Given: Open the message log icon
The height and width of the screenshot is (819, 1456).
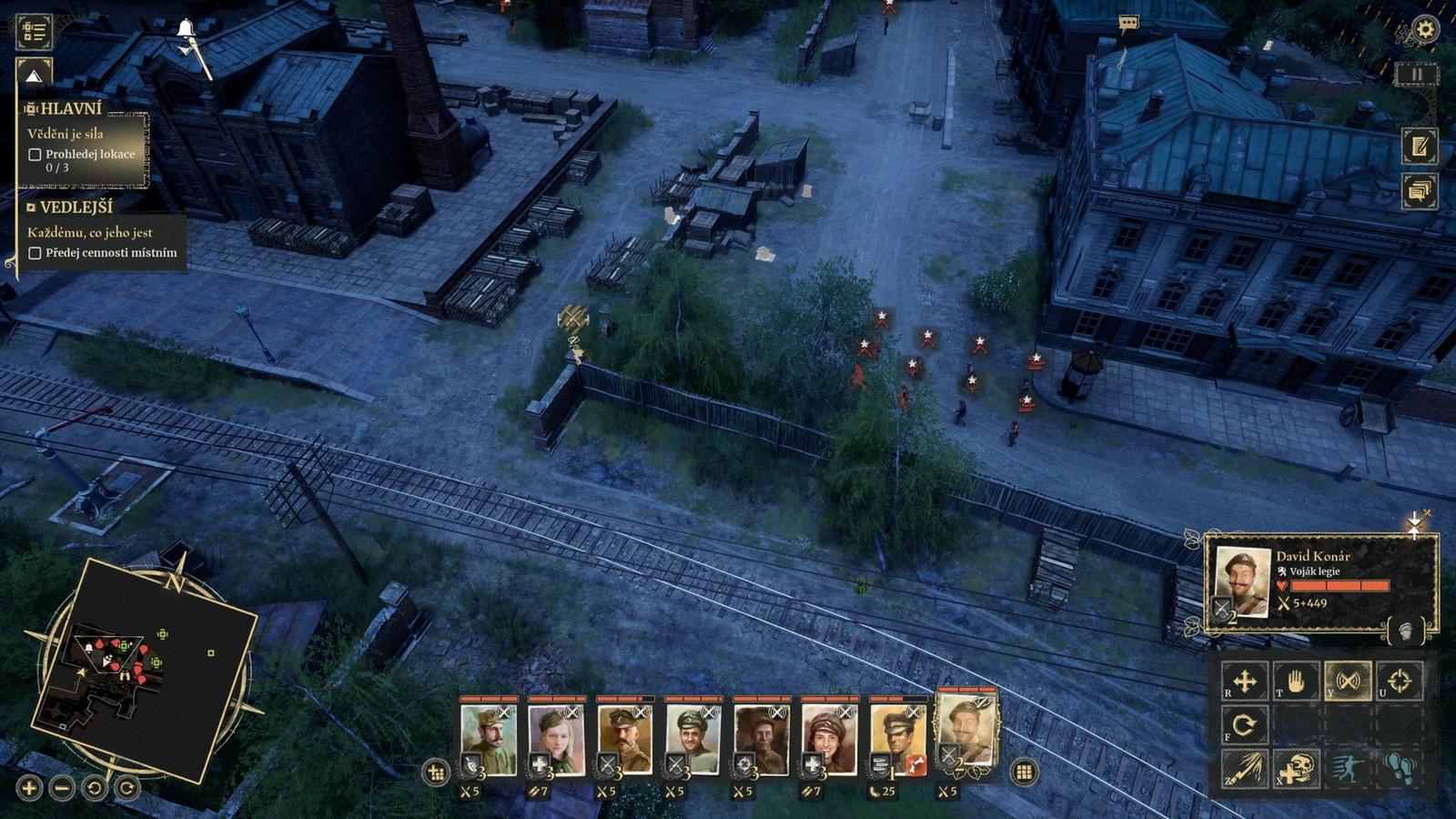Looking at the screenshot, I should (x=1419, y=191).
